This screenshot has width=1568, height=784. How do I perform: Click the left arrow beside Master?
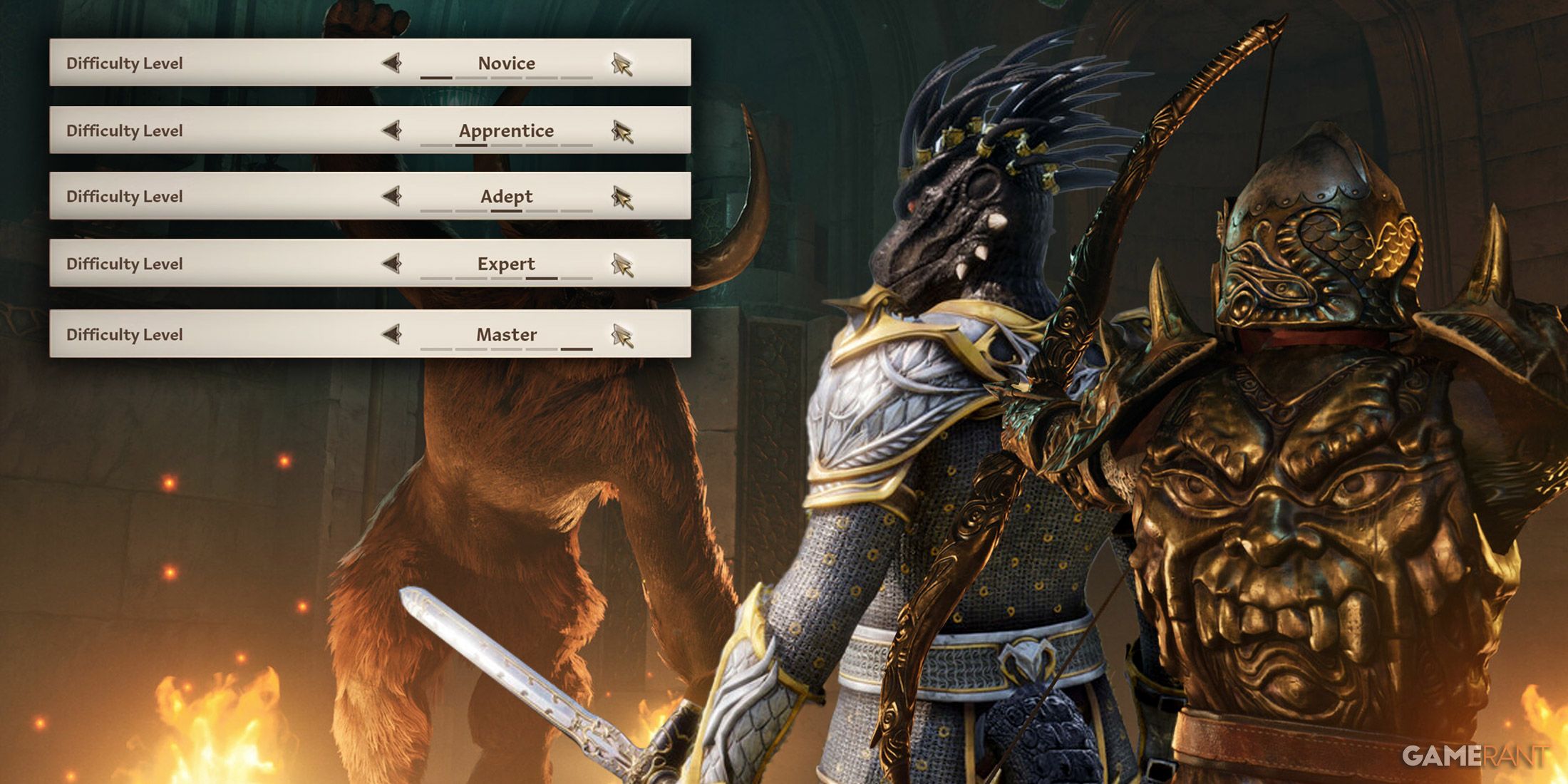(x=392, y=334)
